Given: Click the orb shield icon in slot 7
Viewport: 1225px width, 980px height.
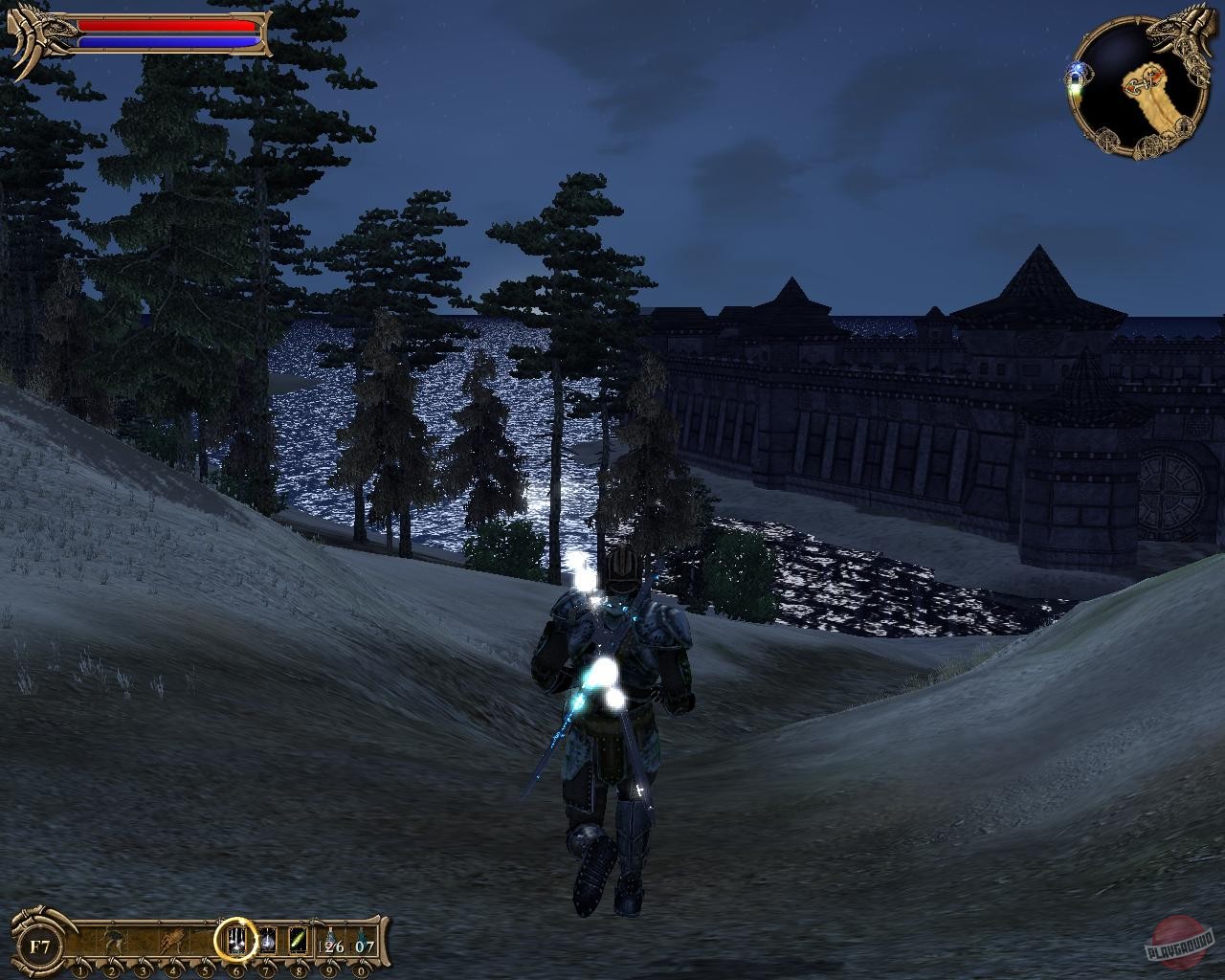Looking at the screenshot, I should tap(267, 942).
